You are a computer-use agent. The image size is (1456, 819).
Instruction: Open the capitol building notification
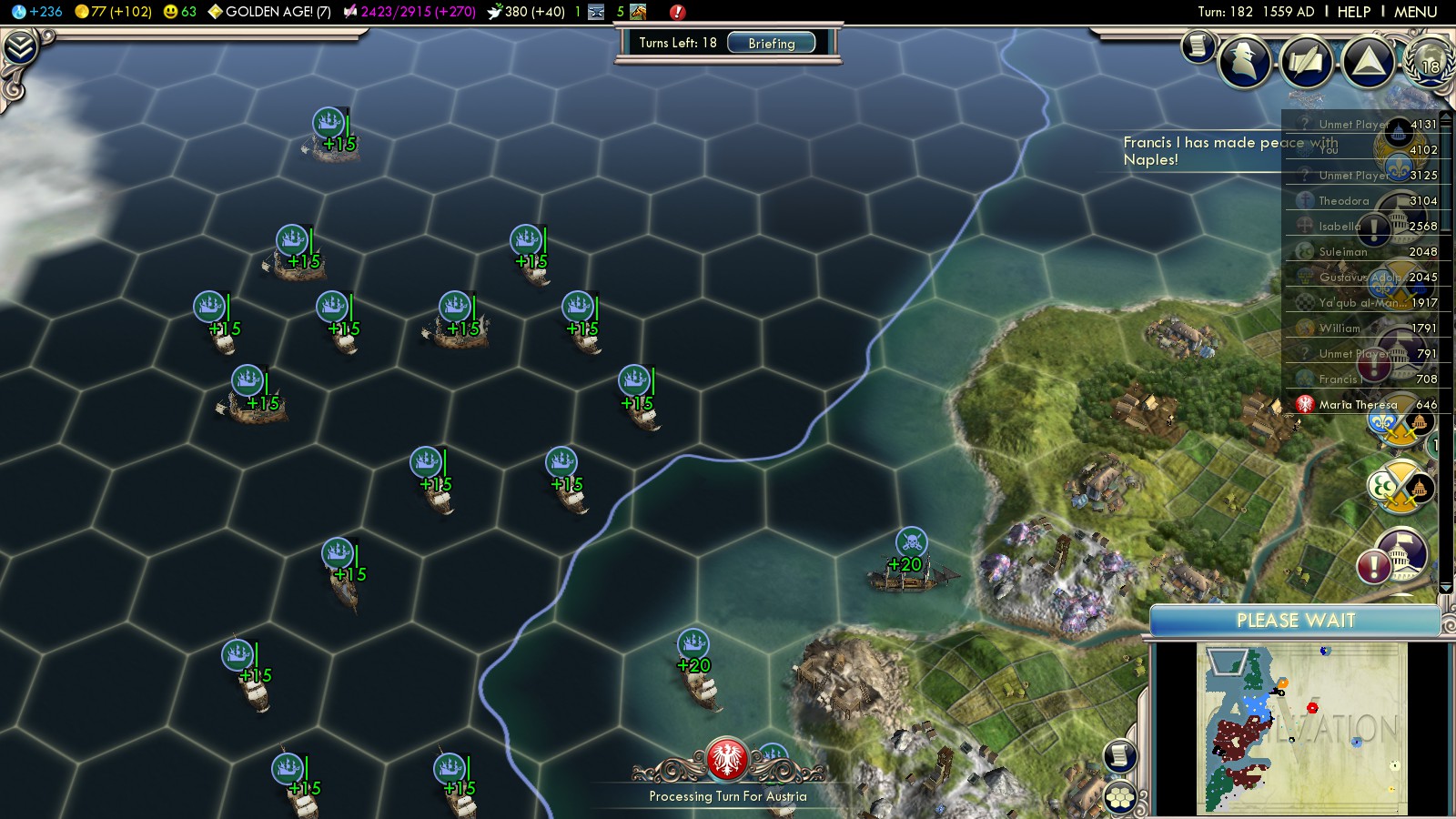[1401, 555]
